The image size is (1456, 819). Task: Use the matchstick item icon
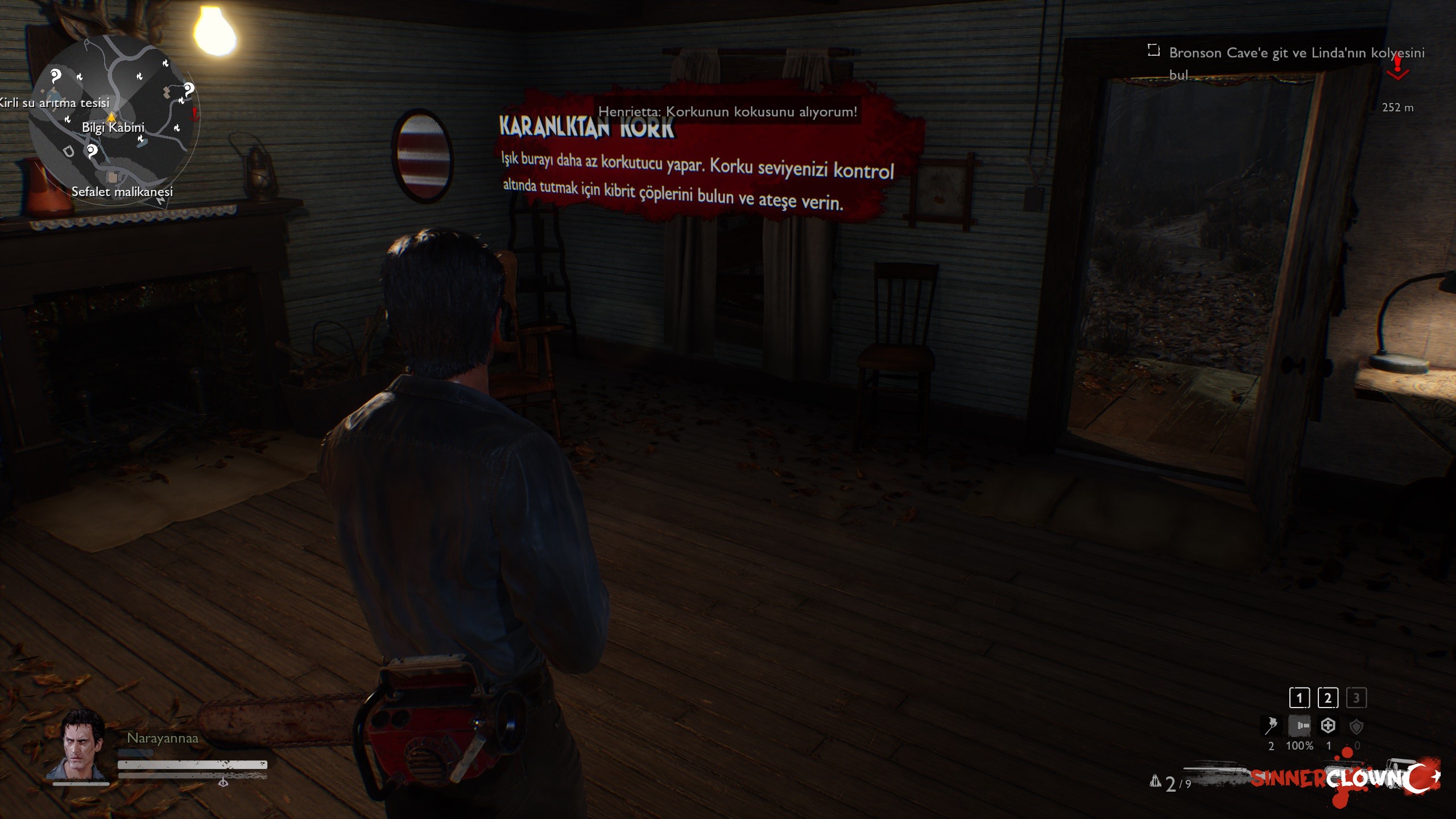click(1271, 726)
